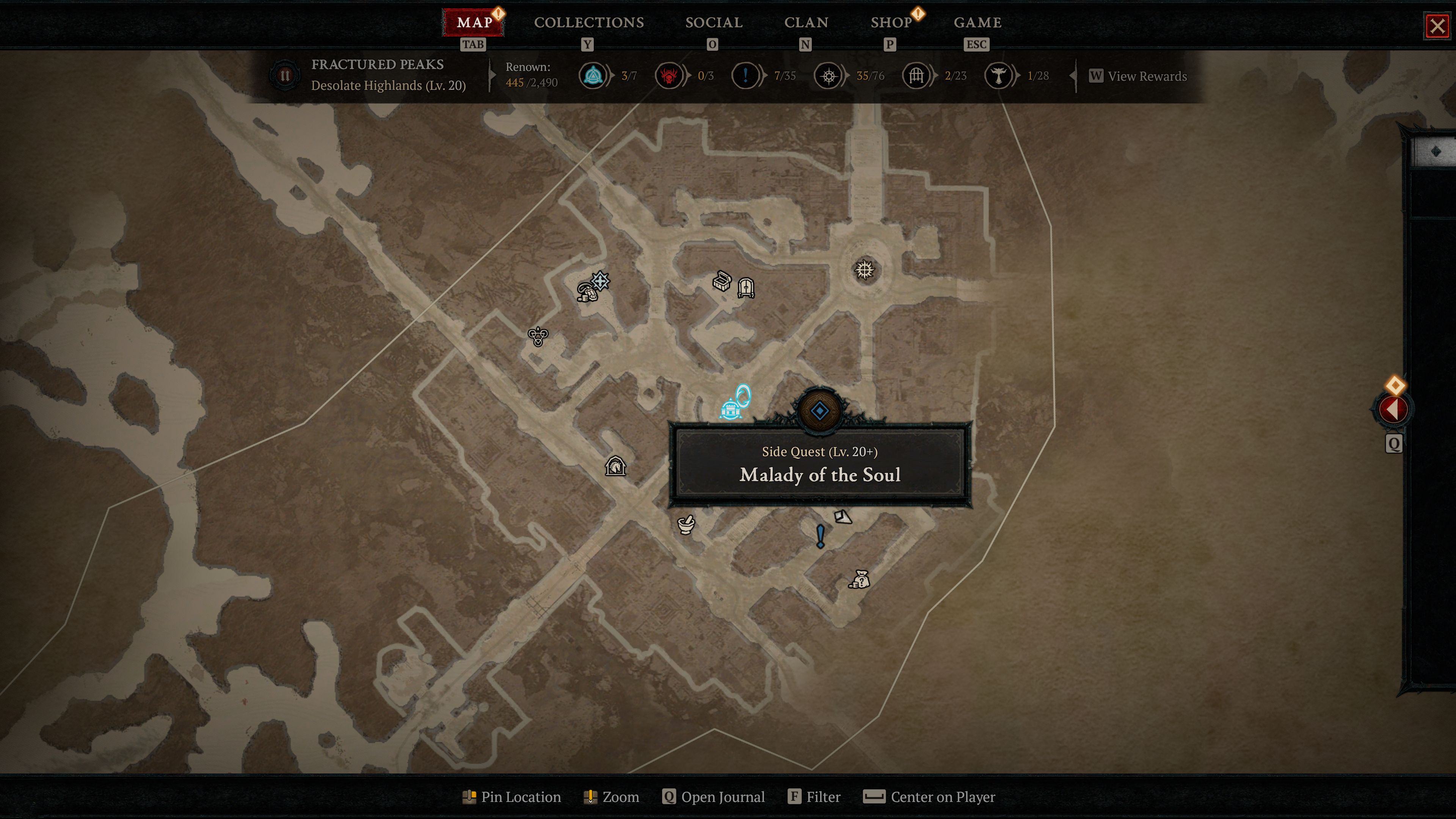Open the Social tab
The width and height of the screenshot is (1456, 819).
(713, 23)
